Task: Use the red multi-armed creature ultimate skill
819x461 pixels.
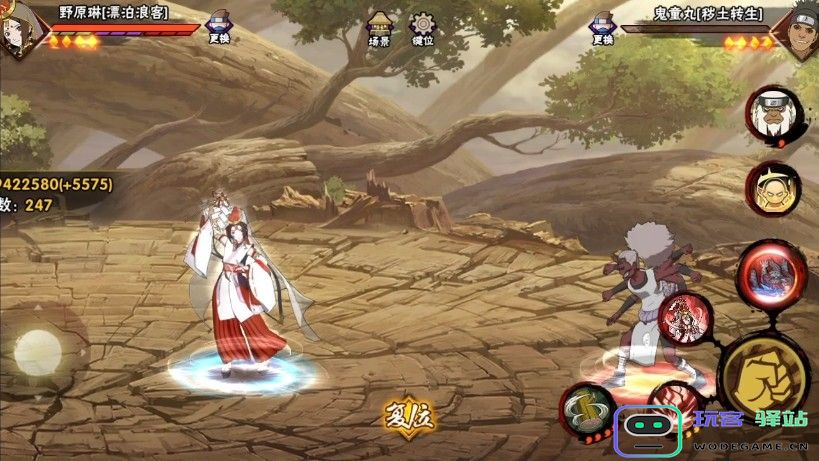Action: coord(771,271)
